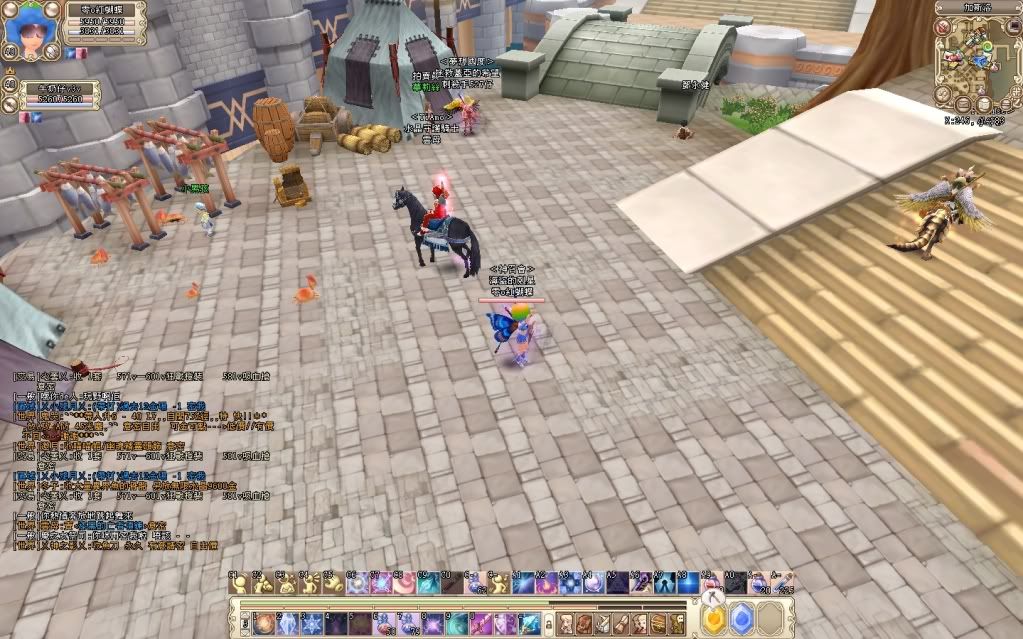The height and width of the screenshot is (639, 1023).
Task: Use the fire orb skill in slot 1
Action: coord(264,623)
